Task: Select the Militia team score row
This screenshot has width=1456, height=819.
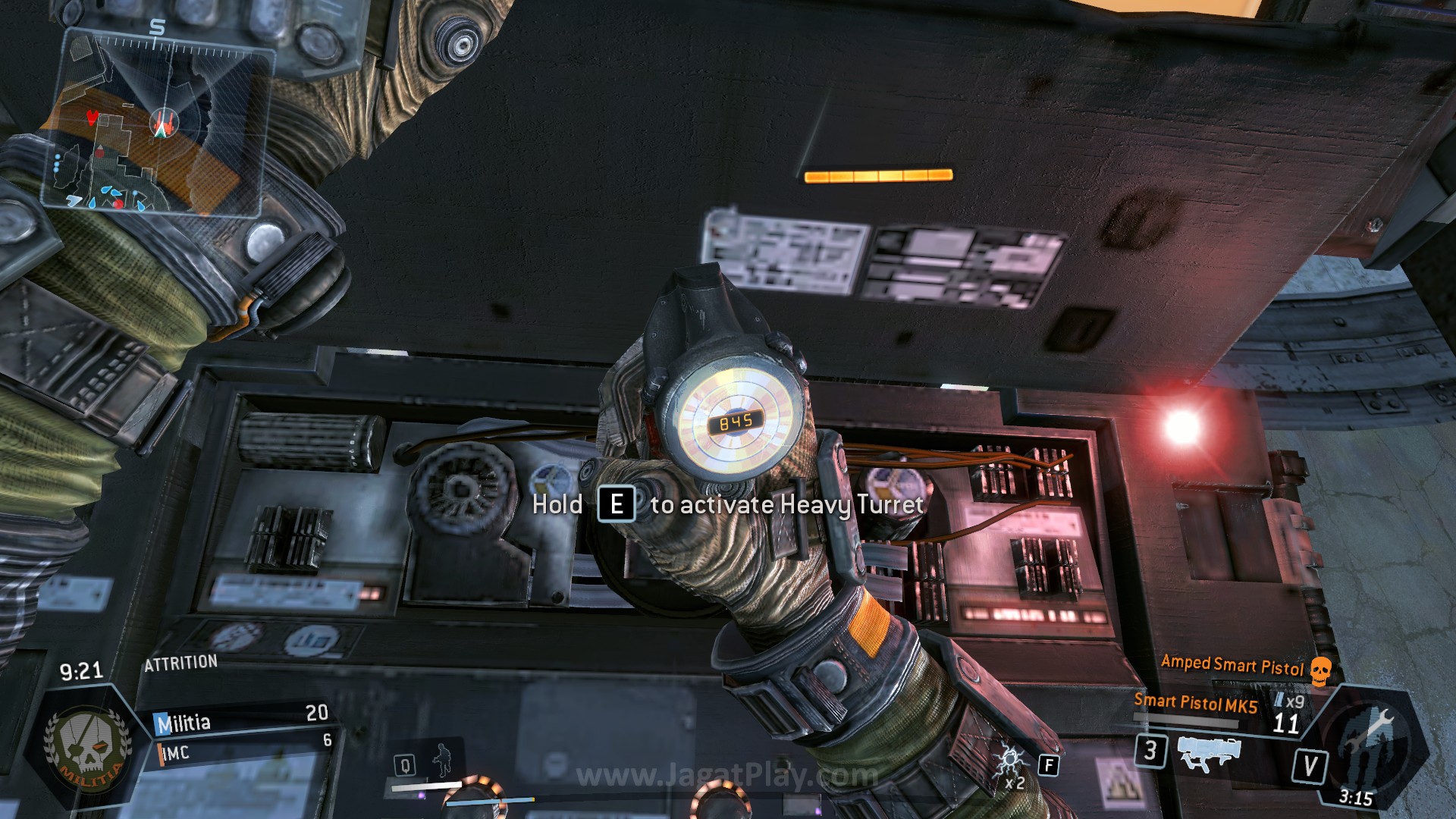Action: point(241,719)
